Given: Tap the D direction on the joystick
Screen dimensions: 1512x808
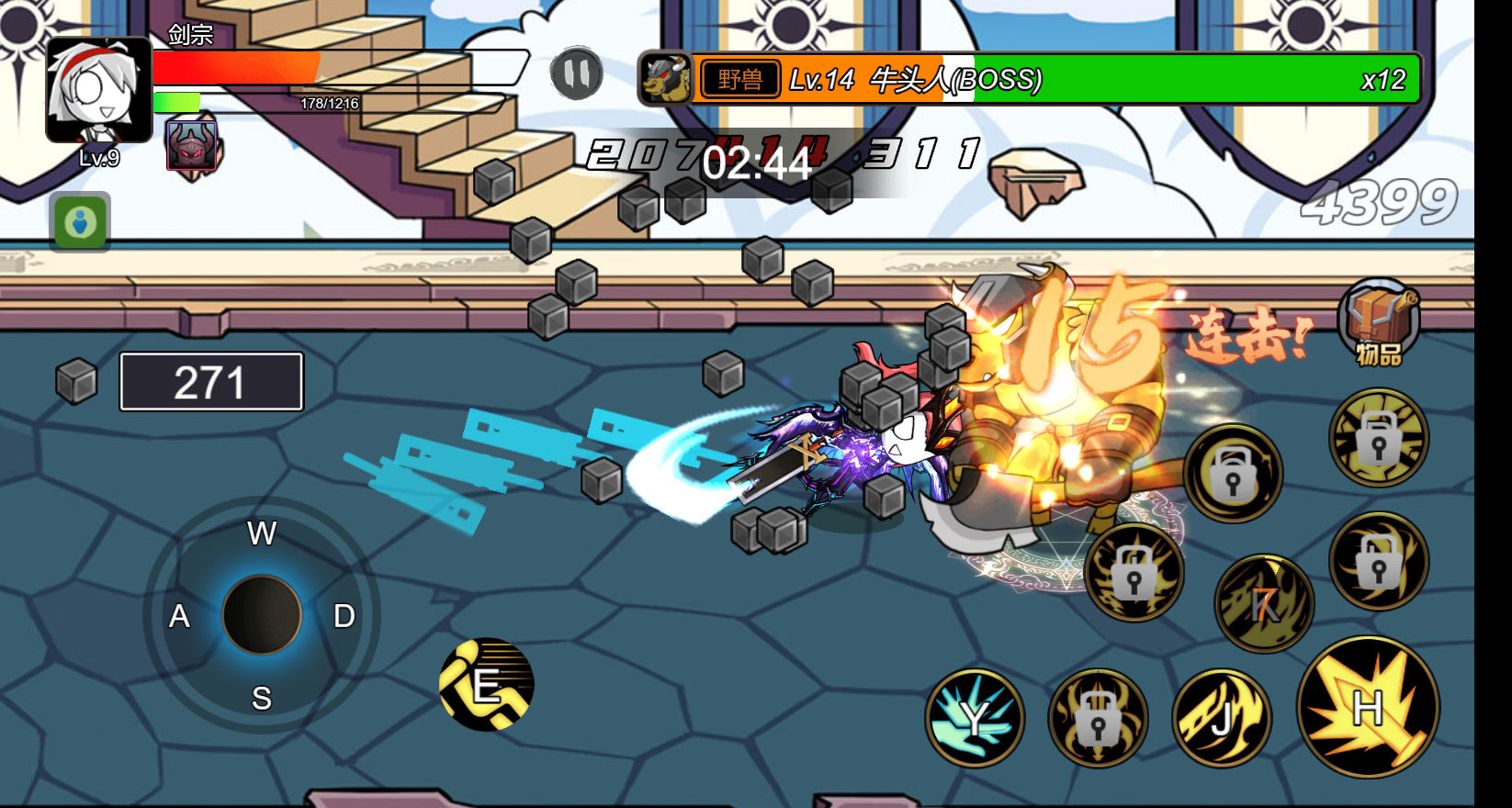Looking at the screenshot, I should [x=344, y=616].
